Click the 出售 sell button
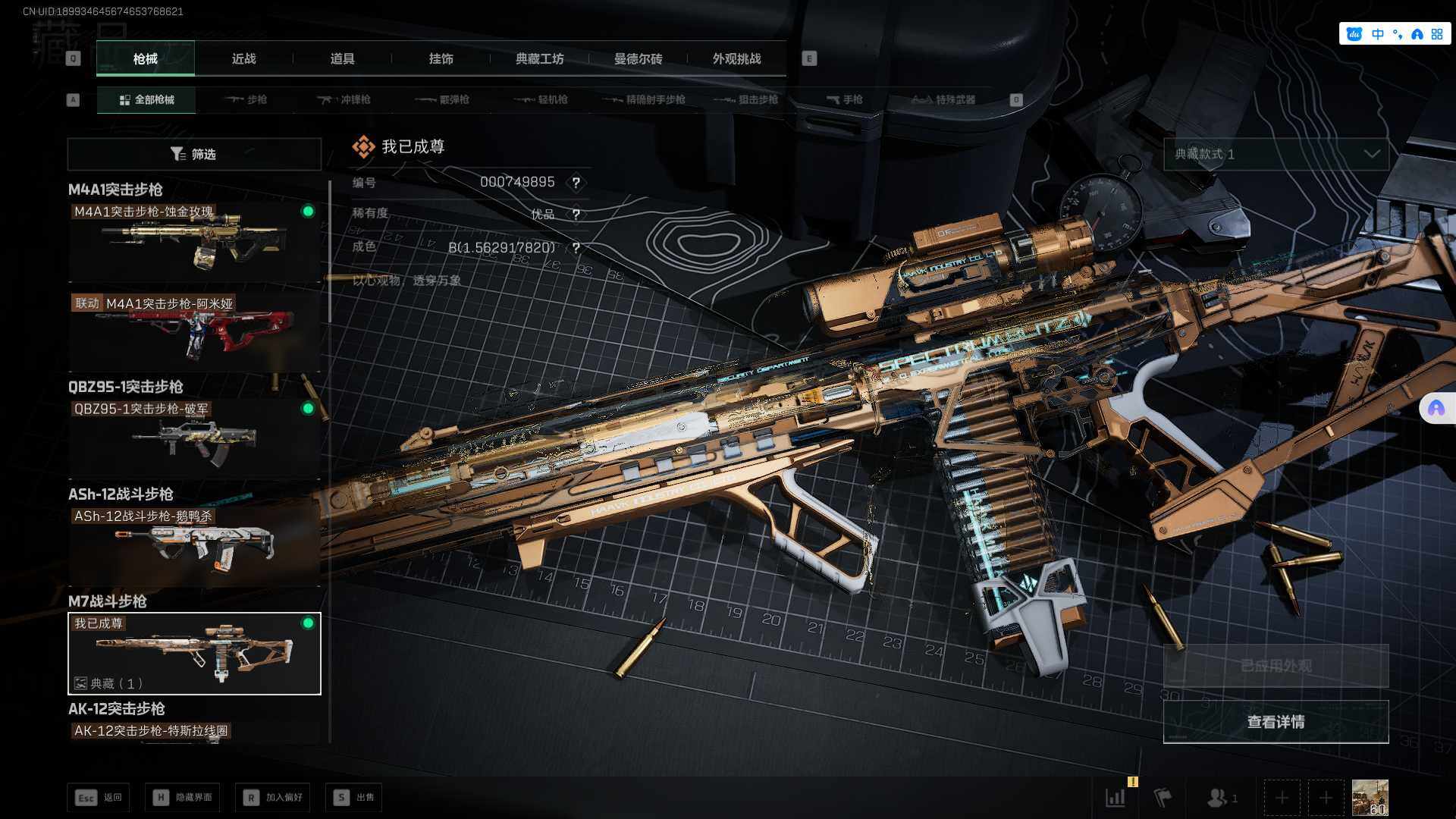Screen dimensions: 1456x819 pos(354,797)
